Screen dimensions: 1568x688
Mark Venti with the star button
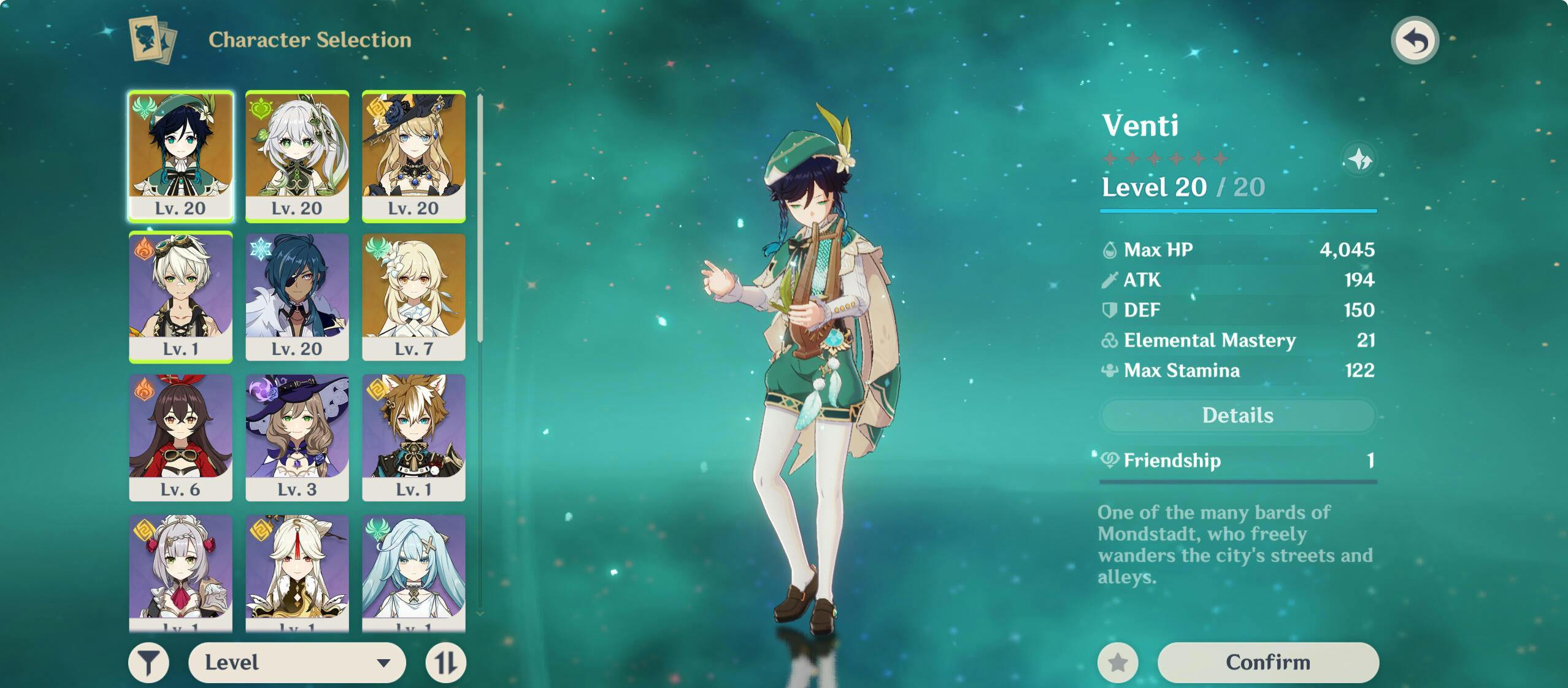click(x=1118, y=662)
